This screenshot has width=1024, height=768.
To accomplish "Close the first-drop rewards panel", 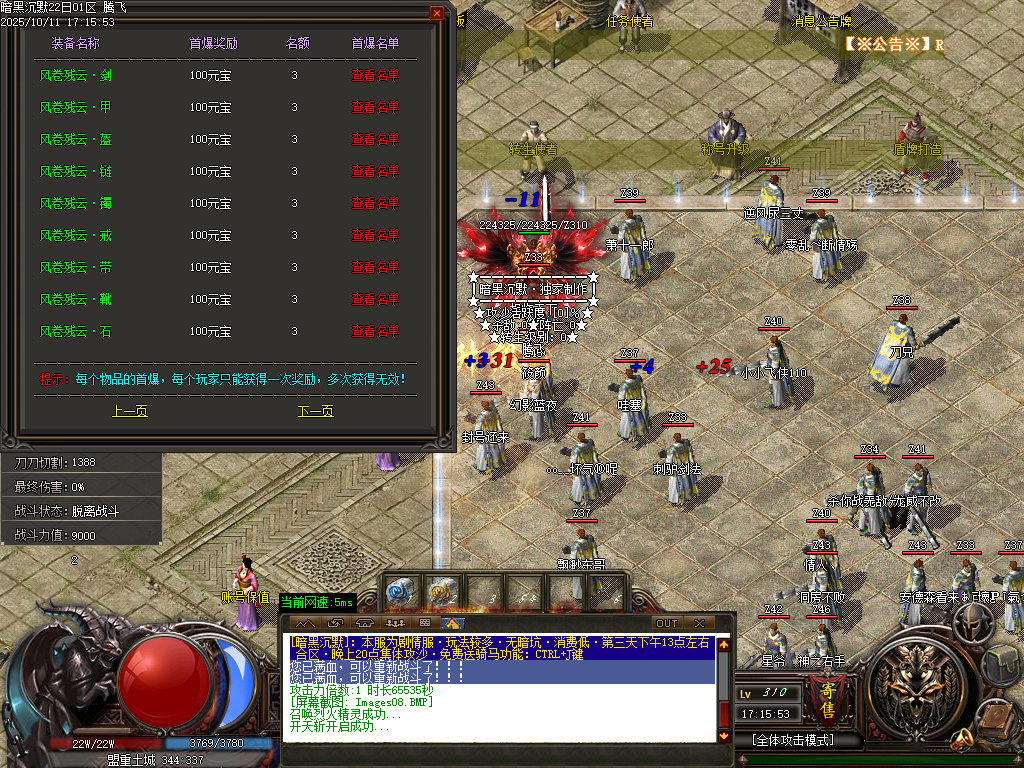I will pos(437,13).
